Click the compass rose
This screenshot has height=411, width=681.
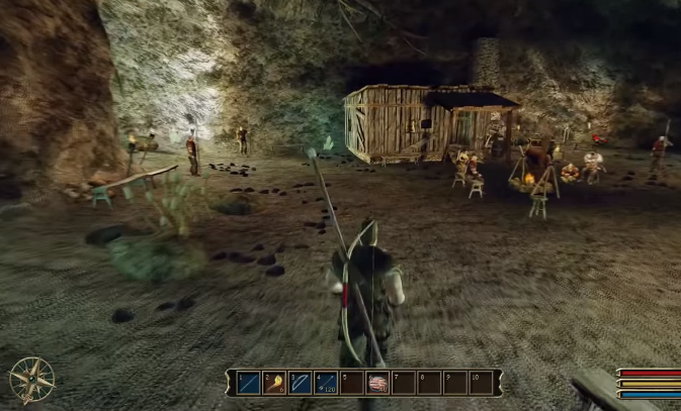coord(30,379)
